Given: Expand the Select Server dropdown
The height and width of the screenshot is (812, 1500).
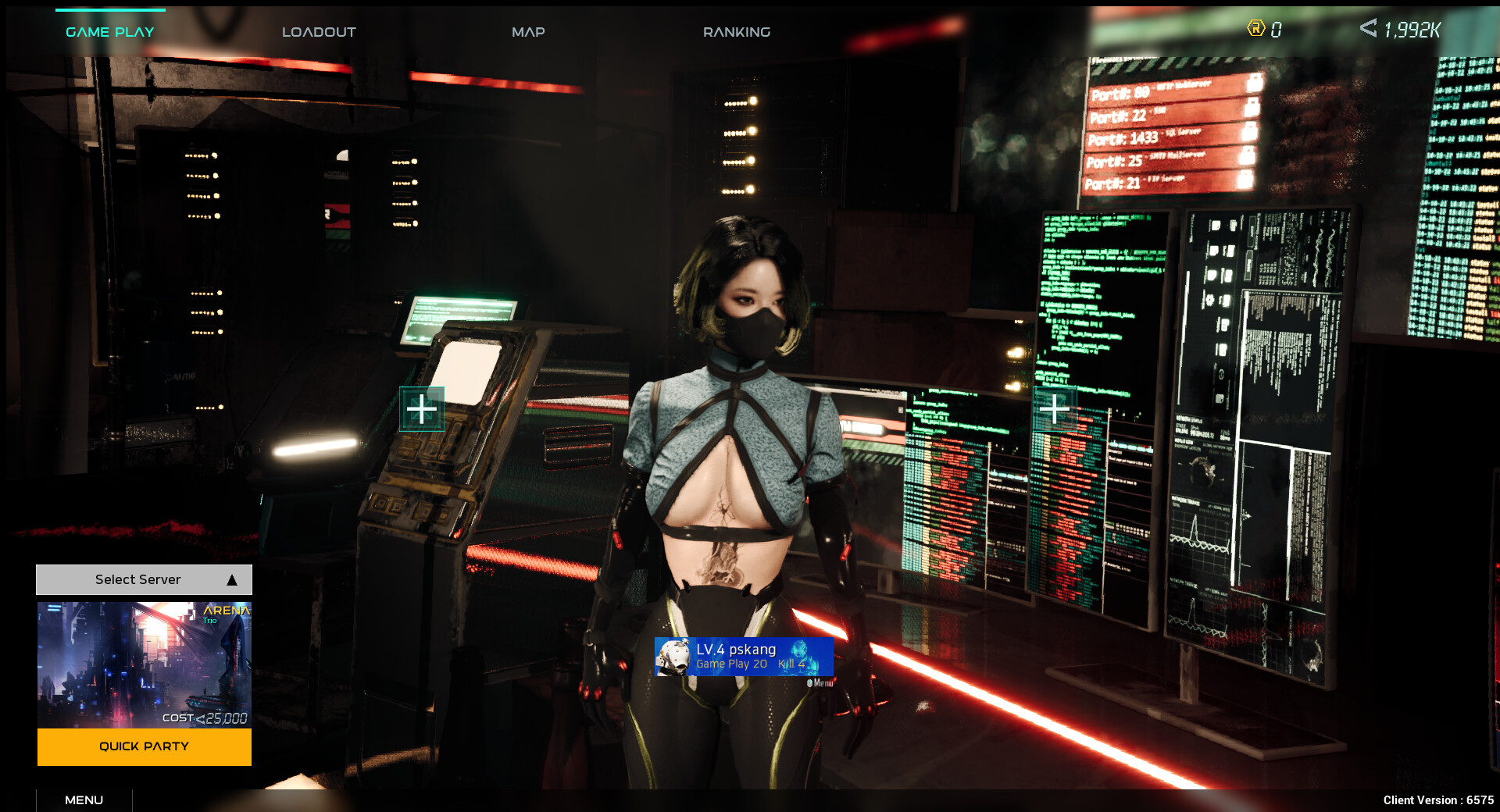Looking at the screenshot, I should coord(144,579).
